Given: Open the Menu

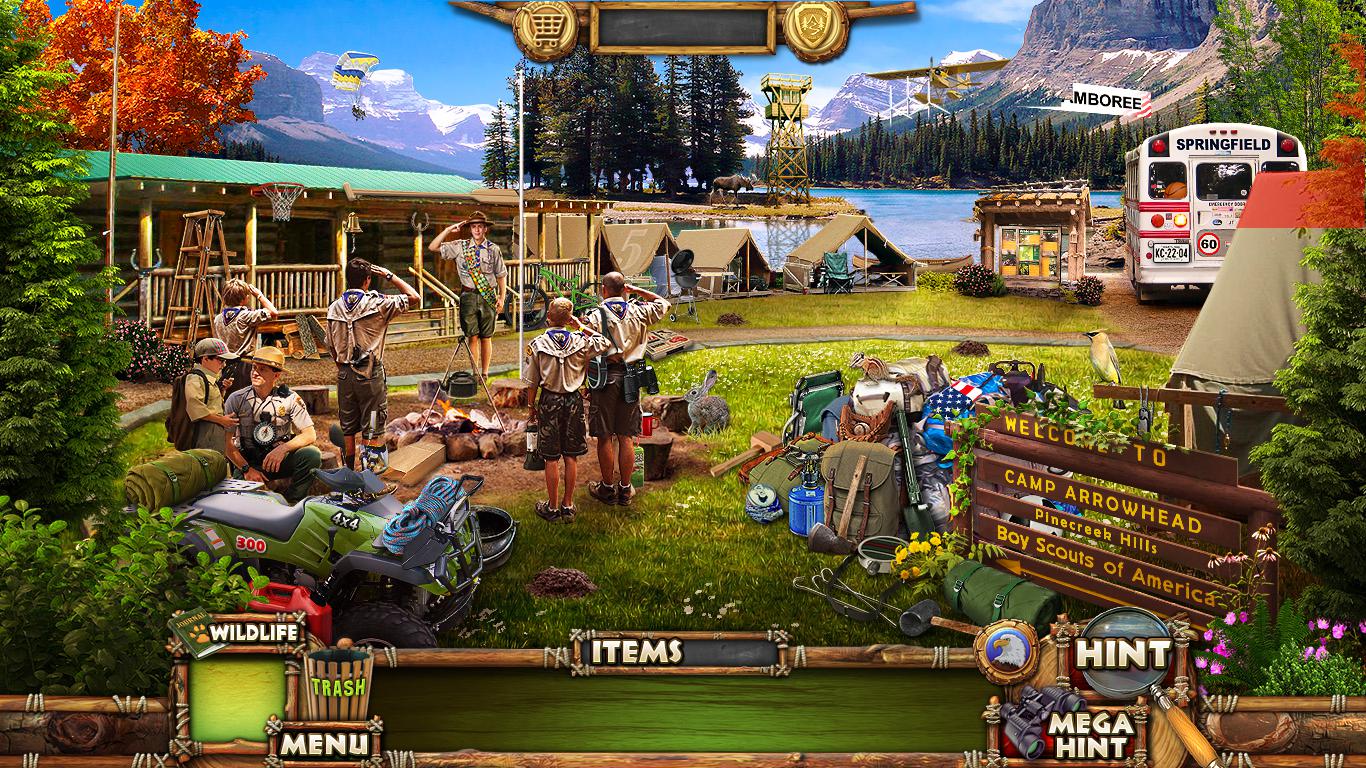Looking at the screenshot, I should 323,743.
